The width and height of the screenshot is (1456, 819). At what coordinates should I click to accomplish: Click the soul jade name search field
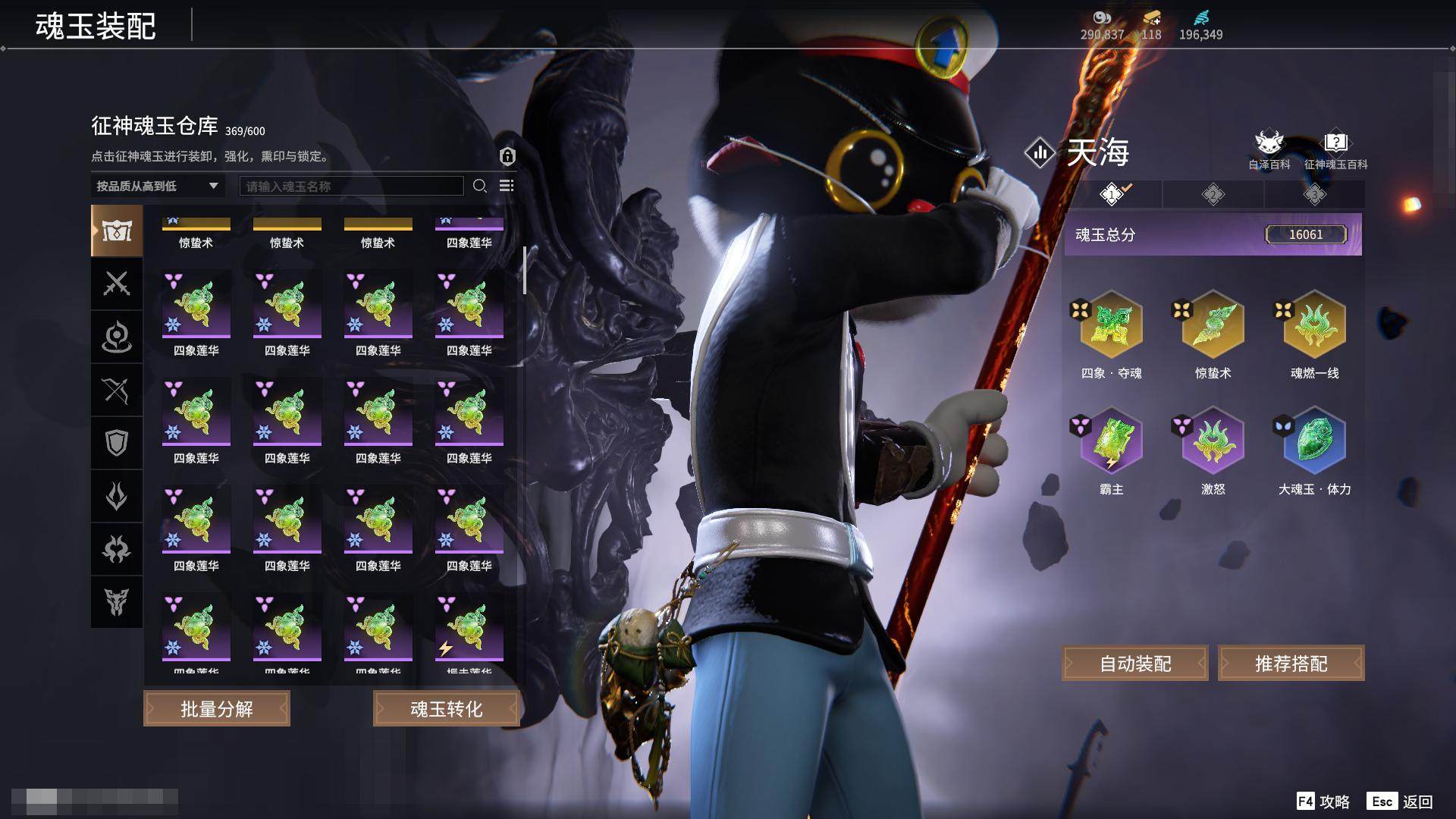351,186
